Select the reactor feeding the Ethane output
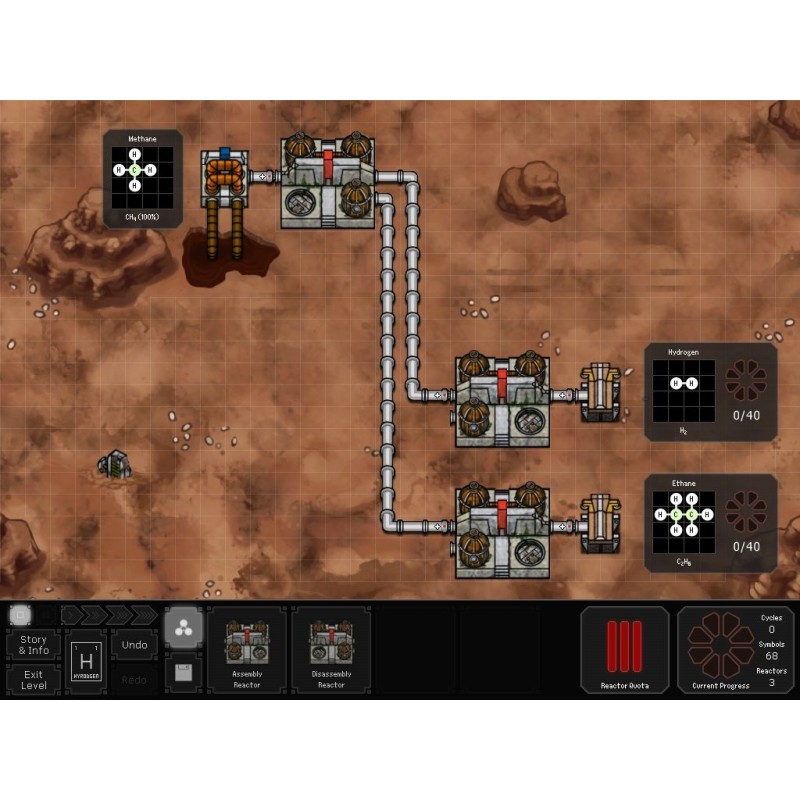This screenshot has width=800, height=800. [x=501, y=530]
